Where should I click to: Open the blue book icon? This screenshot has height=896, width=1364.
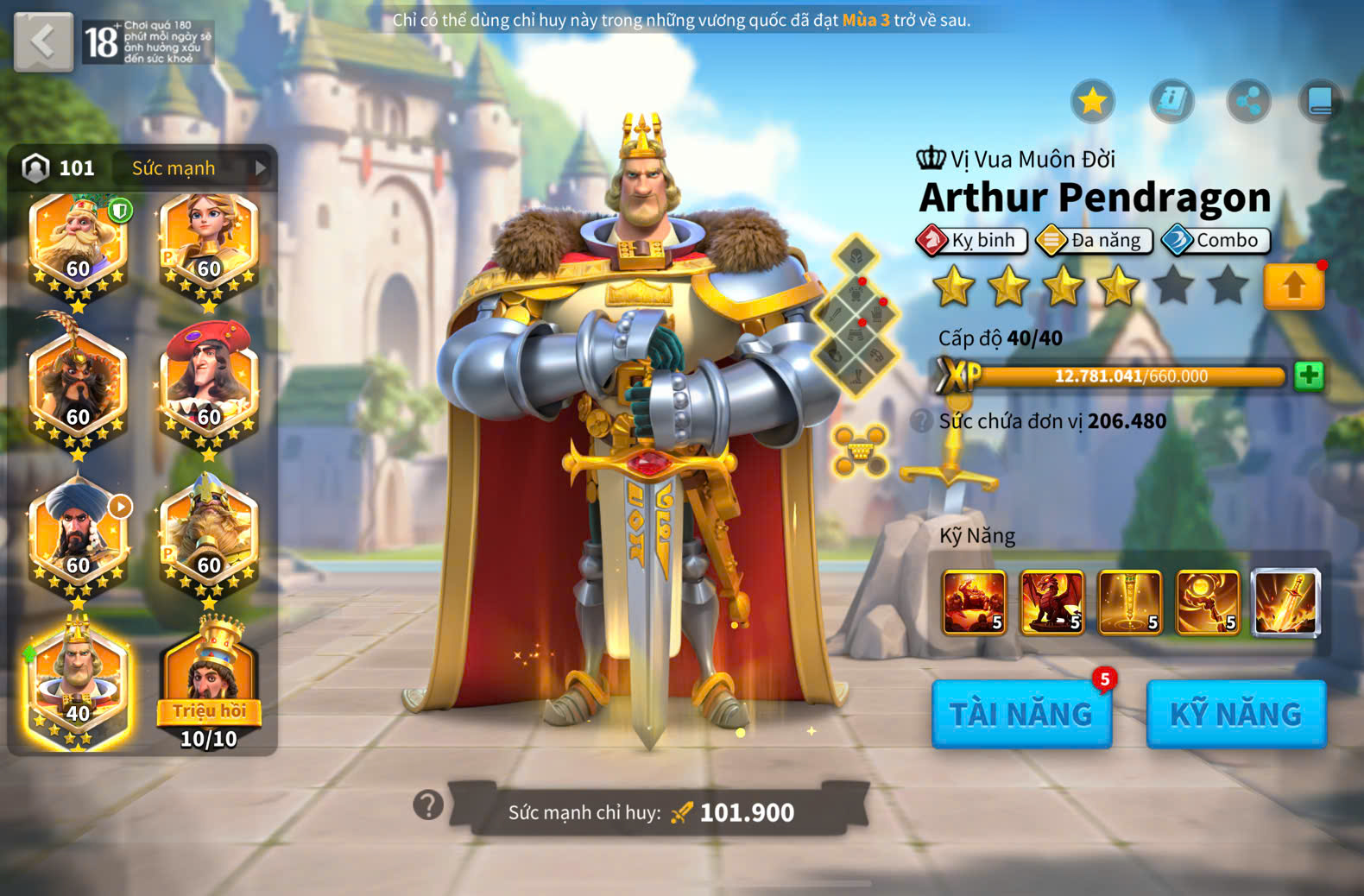coord(1320,102)
